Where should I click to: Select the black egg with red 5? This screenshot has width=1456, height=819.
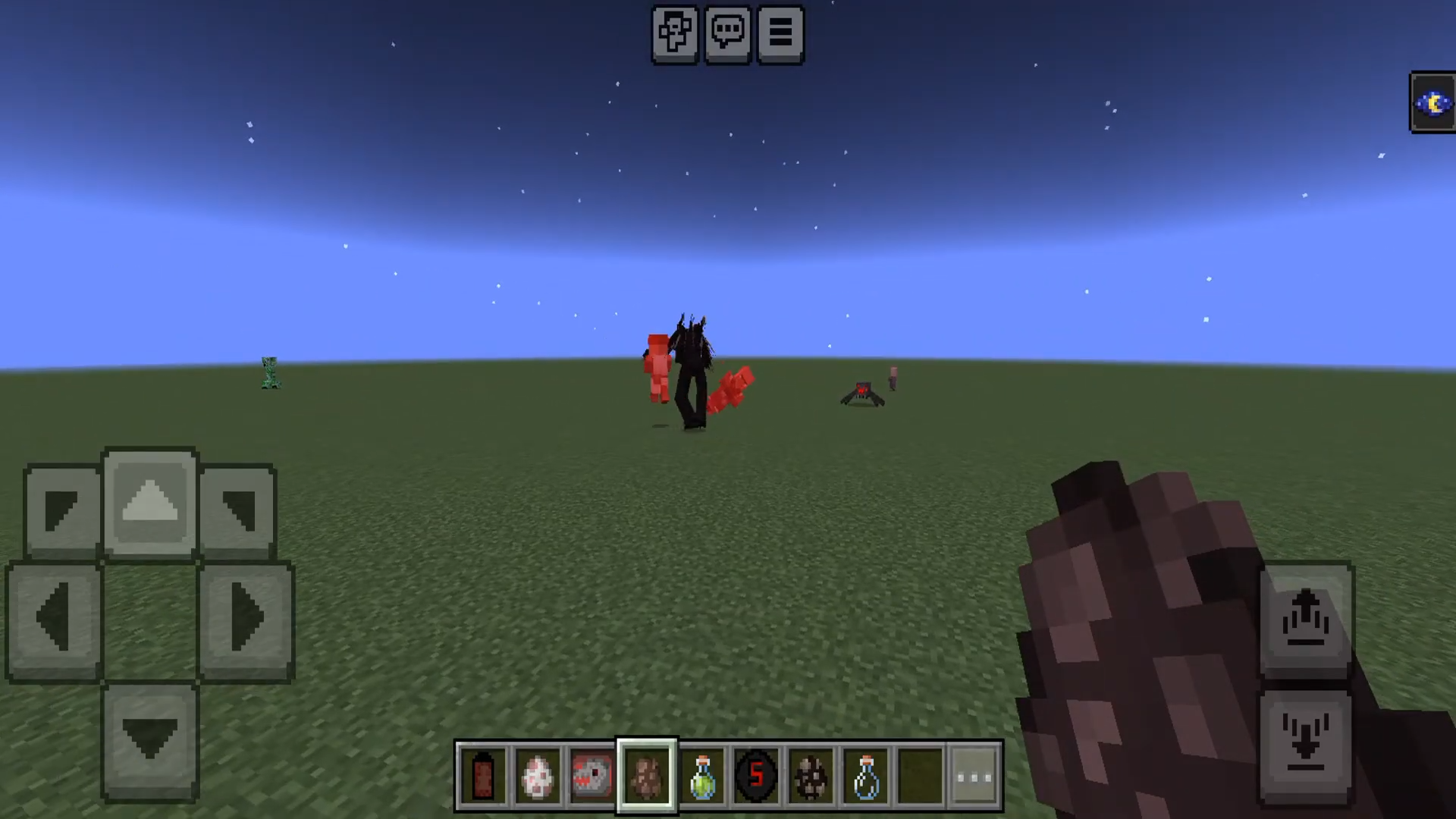pyautogui.click(x=756, y=776)
